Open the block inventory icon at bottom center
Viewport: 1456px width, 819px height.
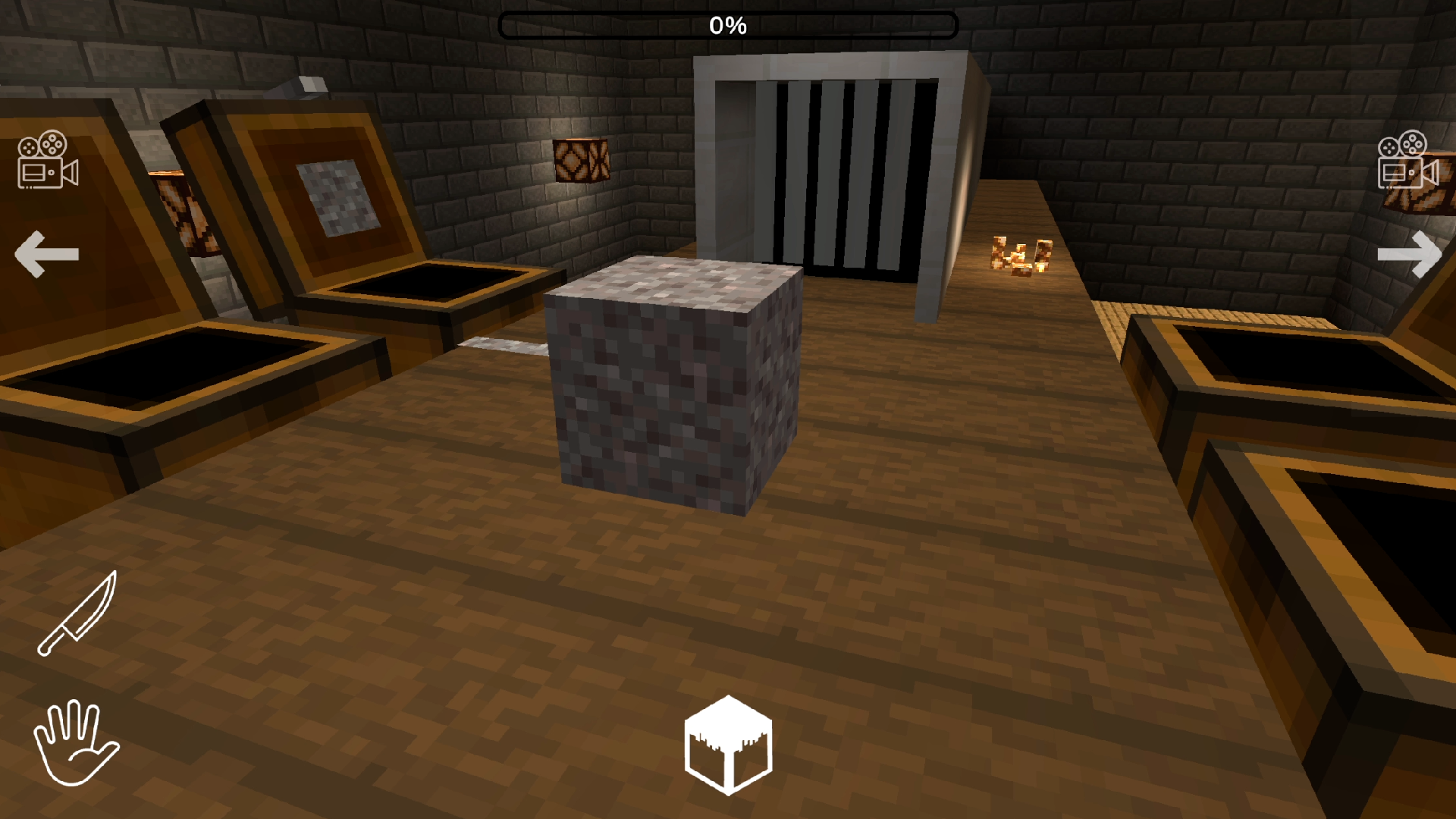tap(728, 743)
